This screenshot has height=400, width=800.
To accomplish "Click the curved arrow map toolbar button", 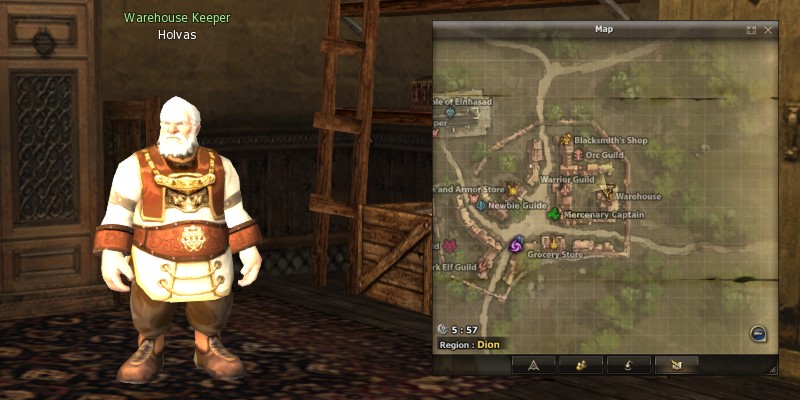I will [x=628, y=365].
